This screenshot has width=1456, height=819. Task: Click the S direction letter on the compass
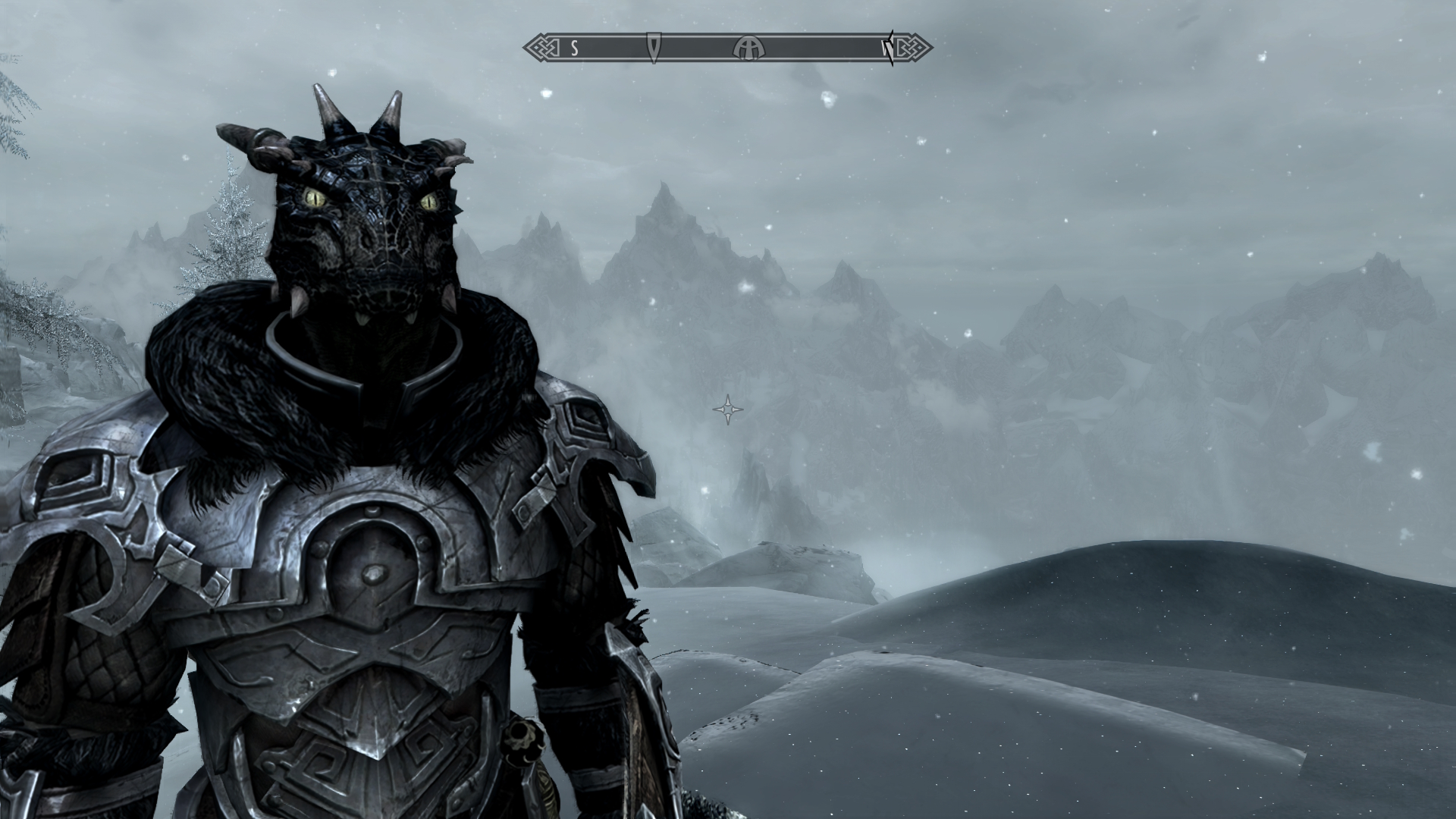(x=575, y=49)
